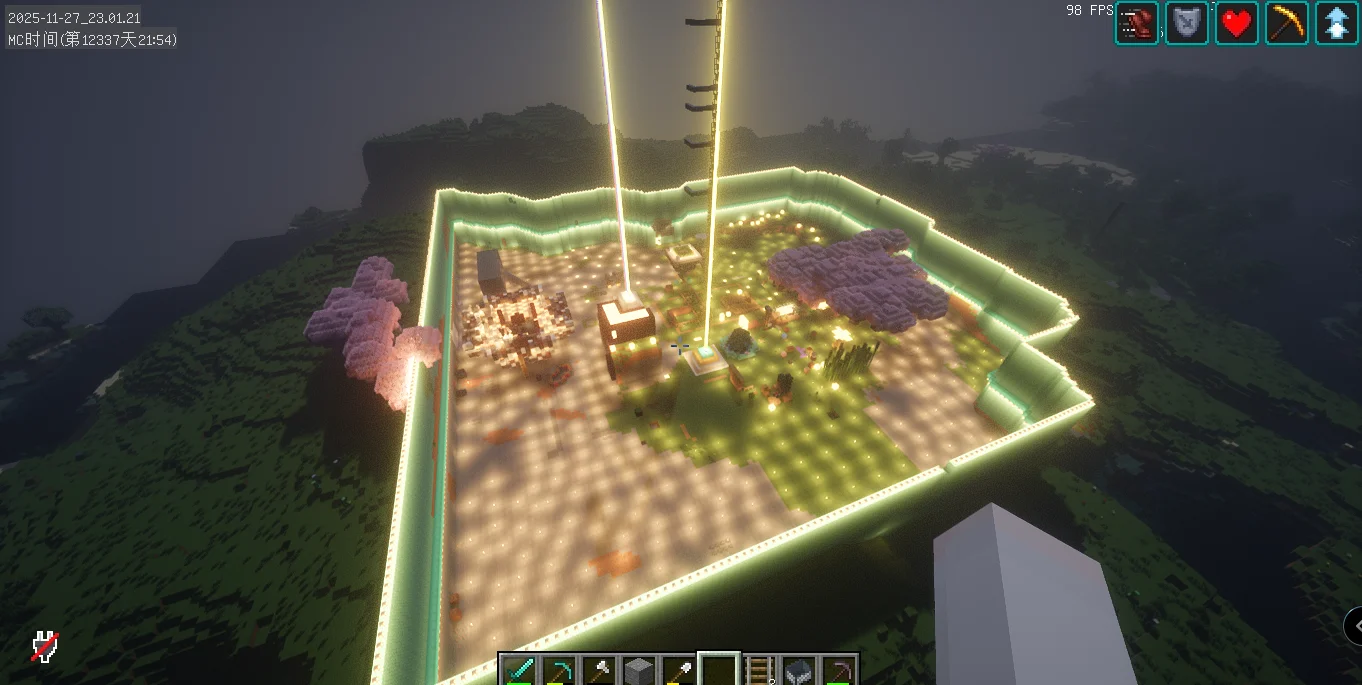Select the diamond sword hotbar slot

(519, 670)
